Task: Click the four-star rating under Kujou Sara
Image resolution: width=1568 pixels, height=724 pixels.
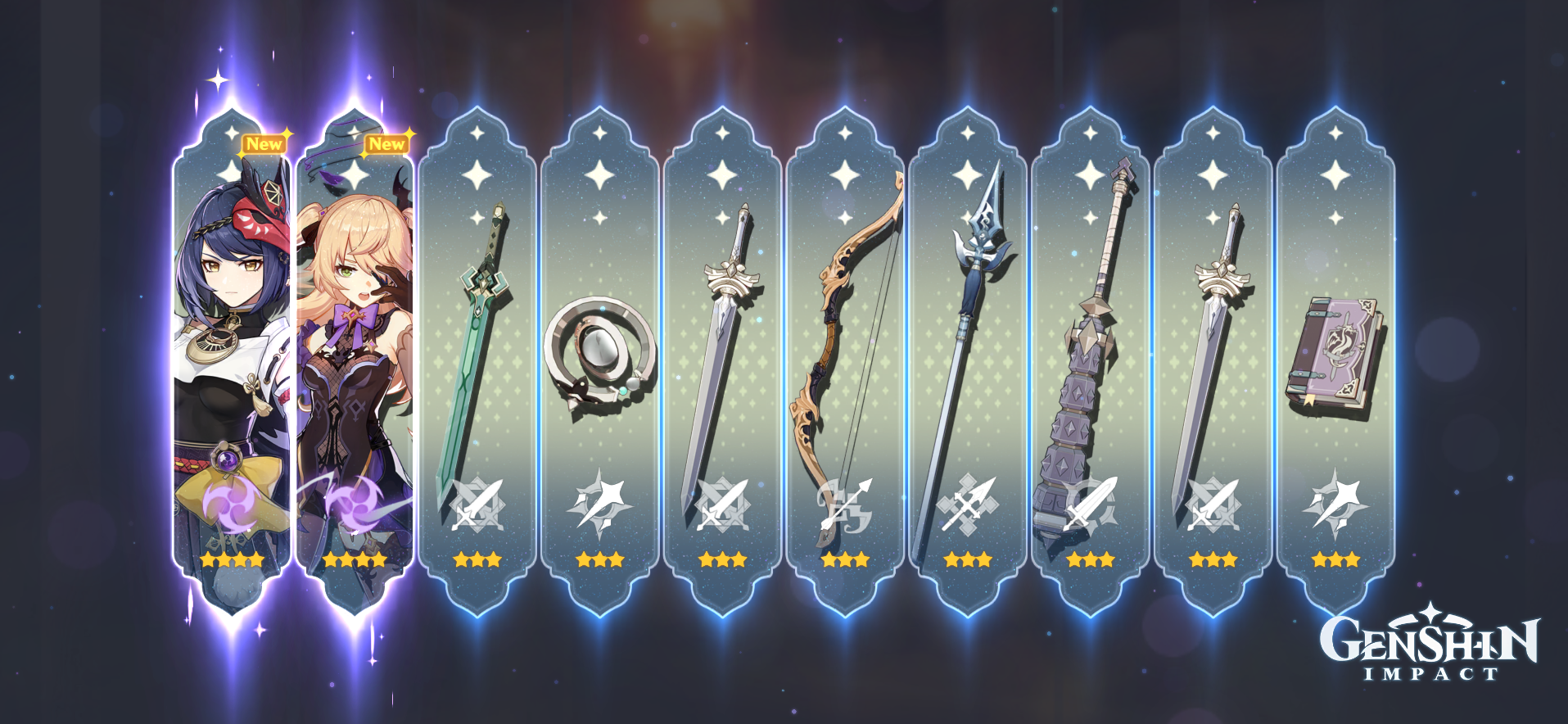Action: [x=230, y=560]
